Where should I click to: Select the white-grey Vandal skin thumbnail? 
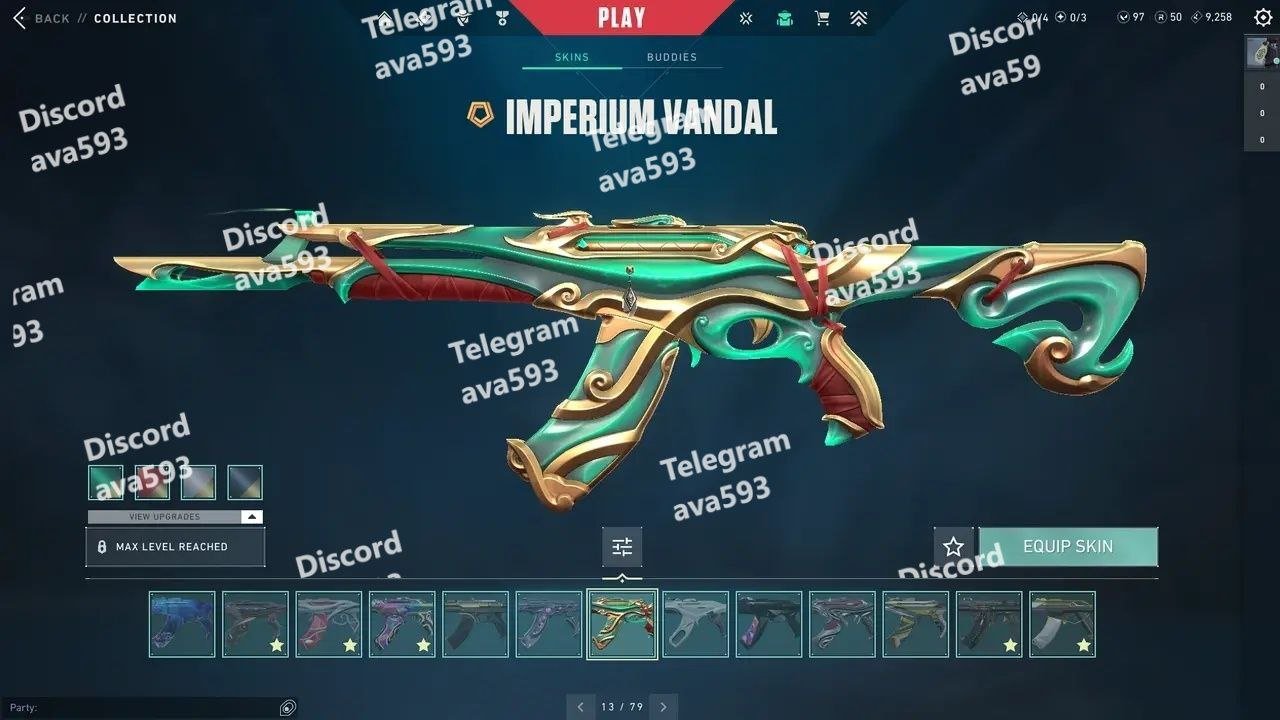(x=696, y=624)
